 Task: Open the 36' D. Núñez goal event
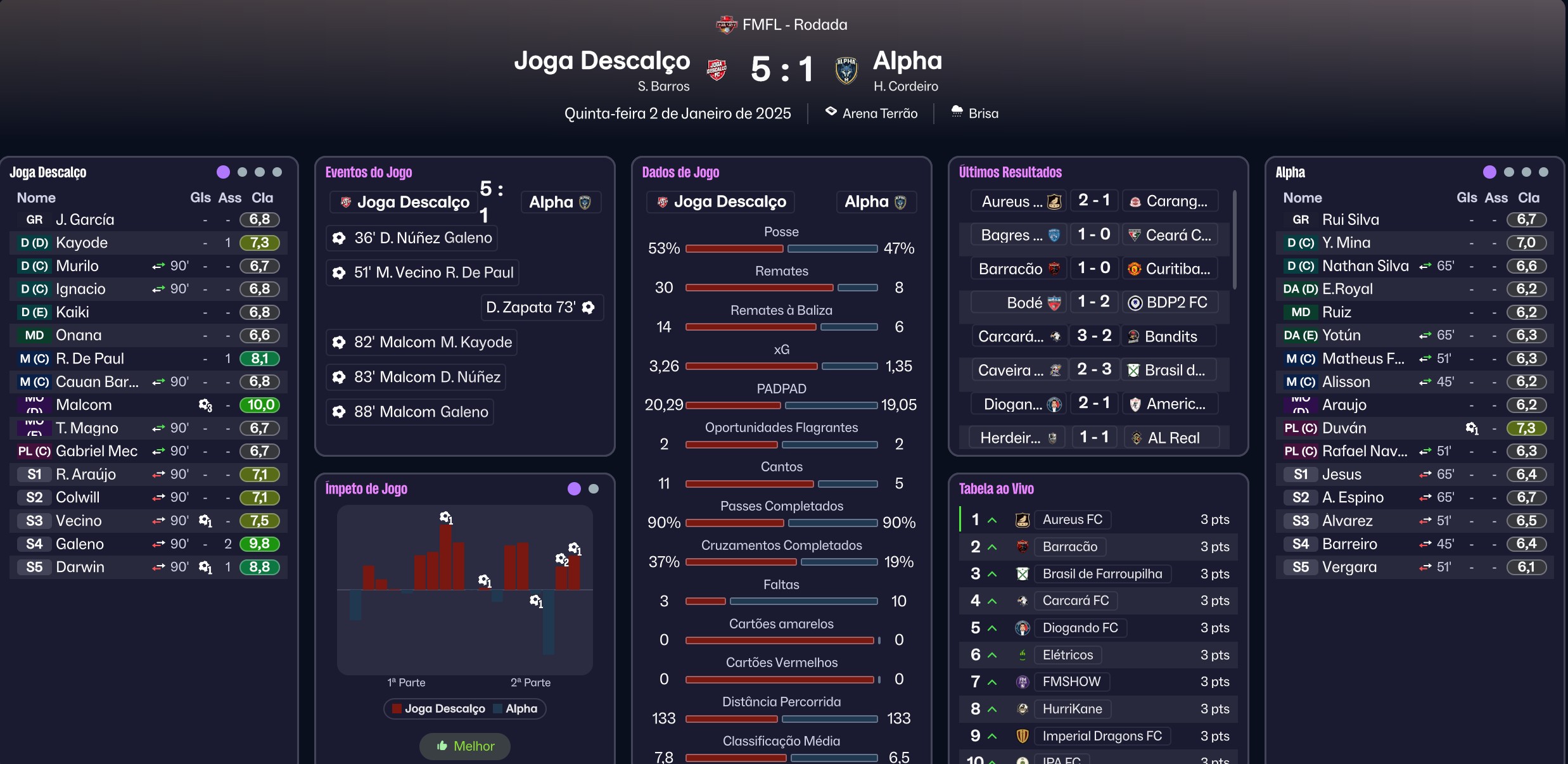[414, 238]
